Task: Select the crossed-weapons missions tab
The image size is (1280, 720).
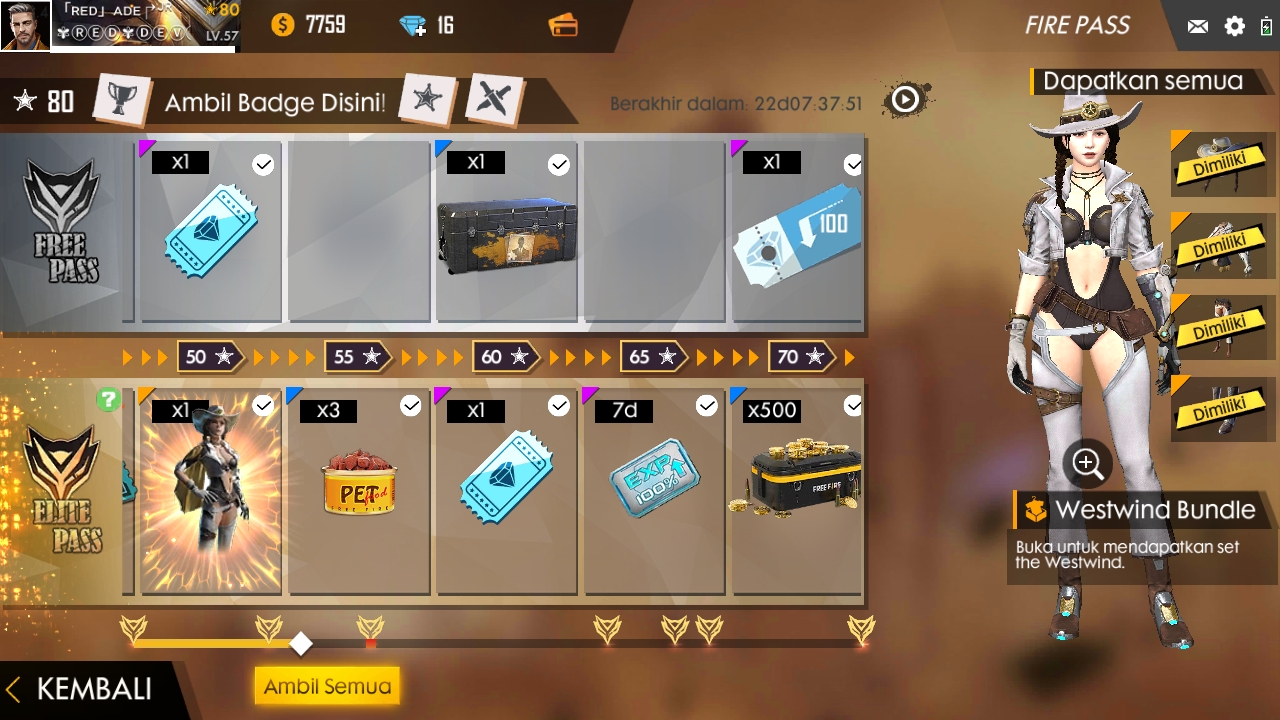Action: [x=494, y=99]
